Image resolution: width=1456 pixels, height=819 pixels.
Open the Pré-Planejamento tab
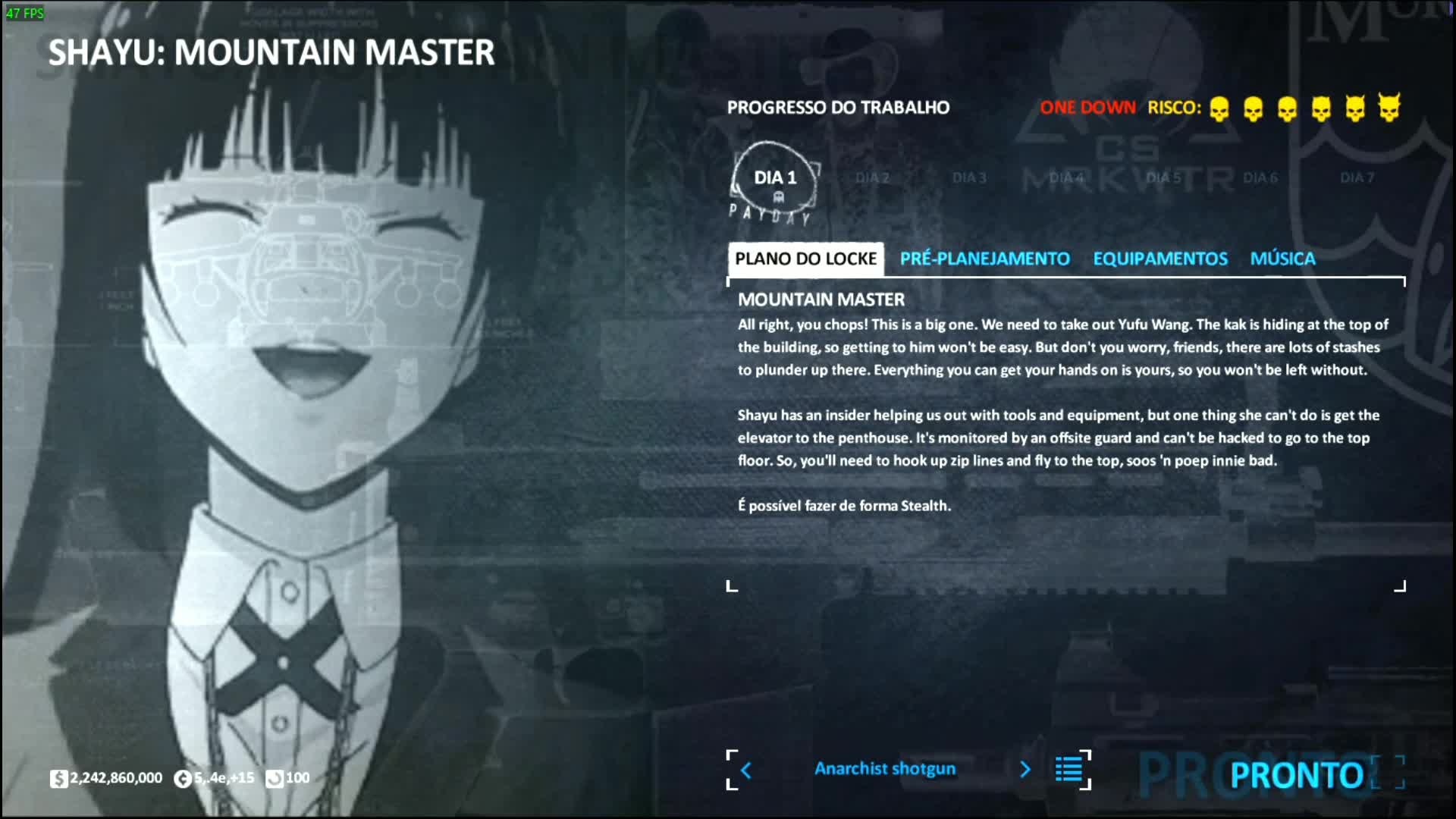coord(984,259)
